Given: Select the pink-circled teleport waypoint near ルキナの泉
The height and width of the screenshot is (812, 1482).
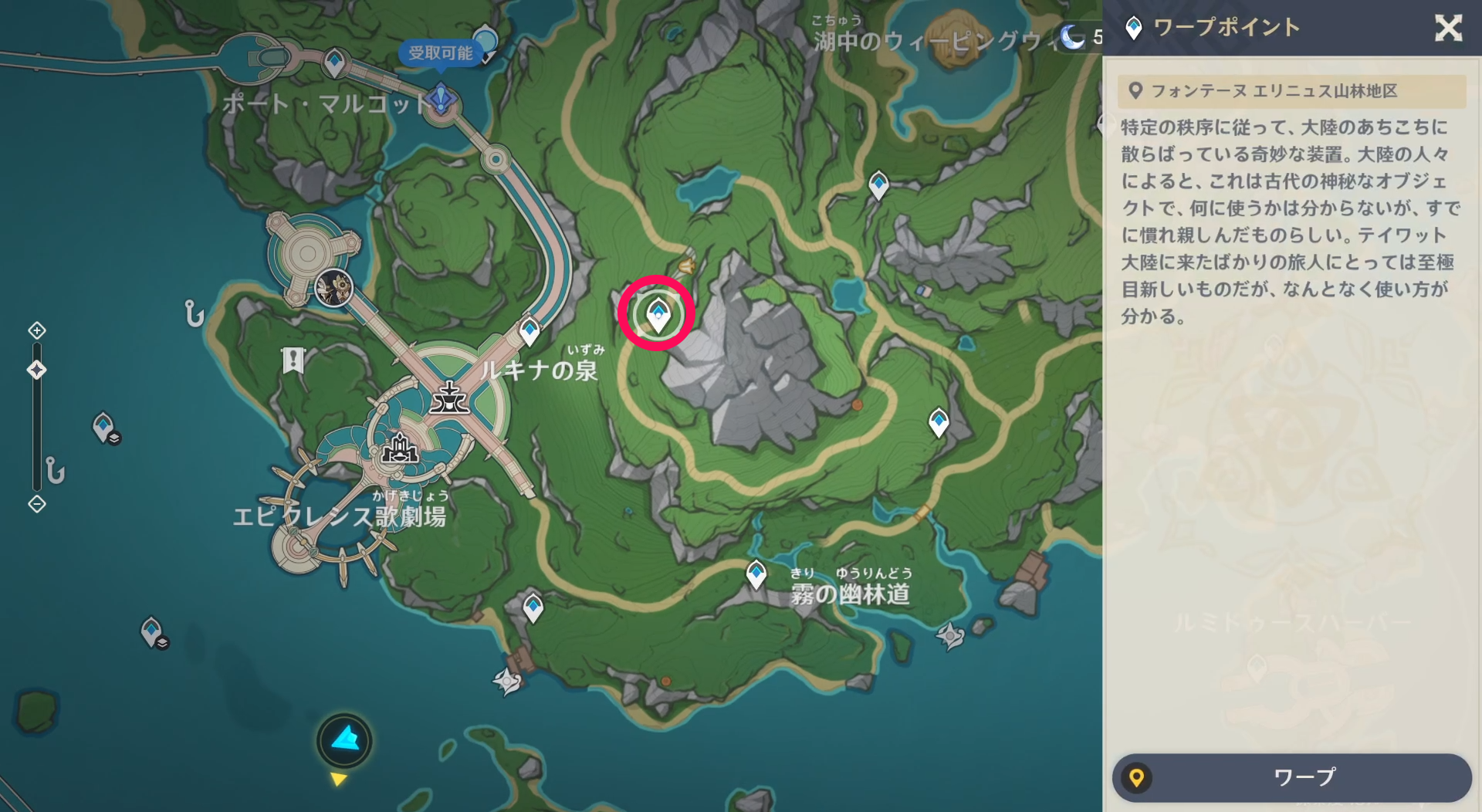Looking at the screenshot, I should click(x=657, y=313).
